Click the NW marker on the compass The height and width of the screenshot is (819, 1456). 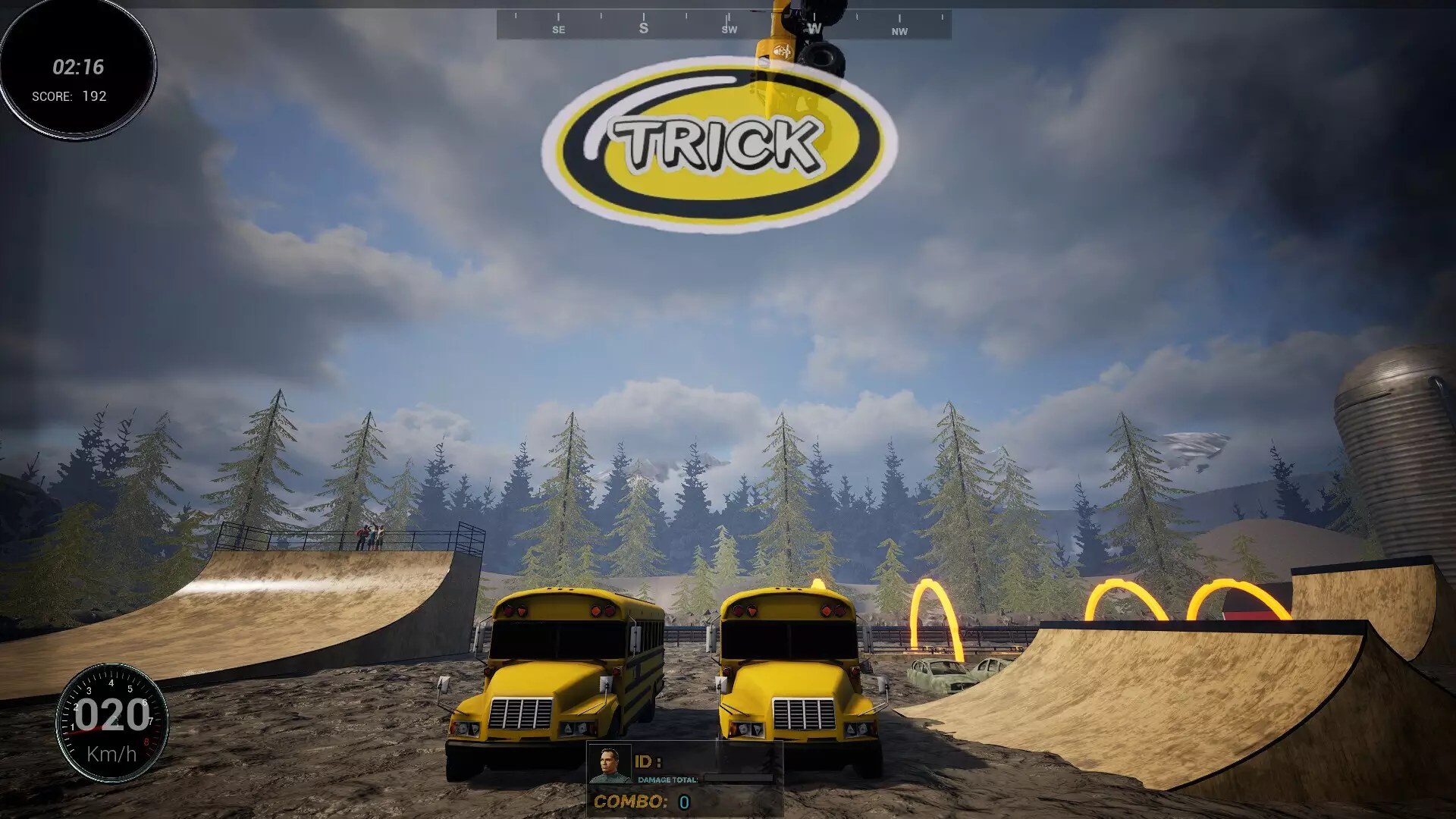[x=899, y=30]
